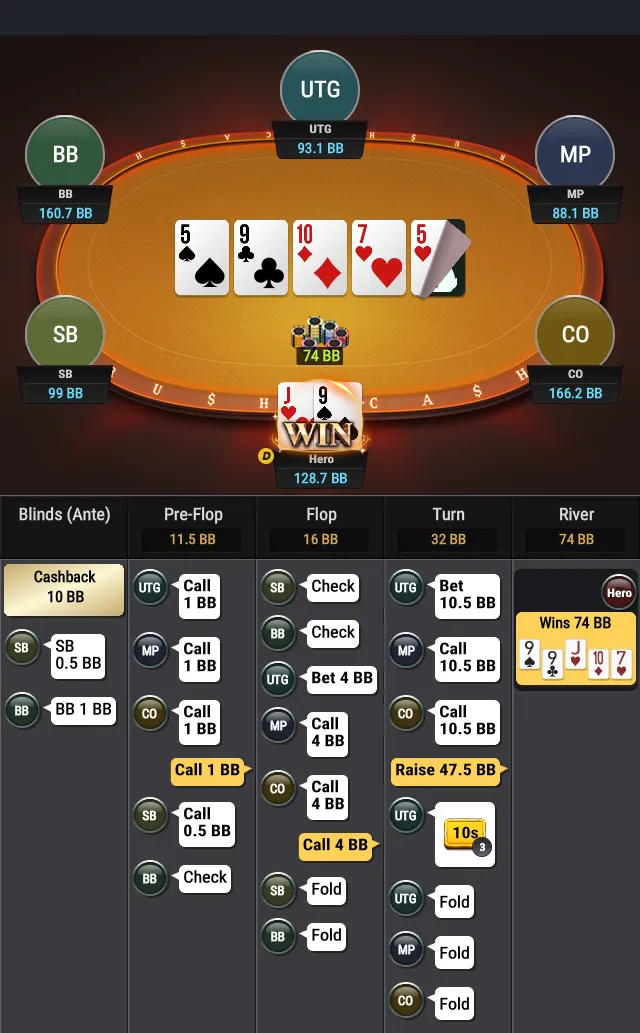640x1033 pixels.
Task: Choose the CO player seat at the table
Action: coord(574,334)
